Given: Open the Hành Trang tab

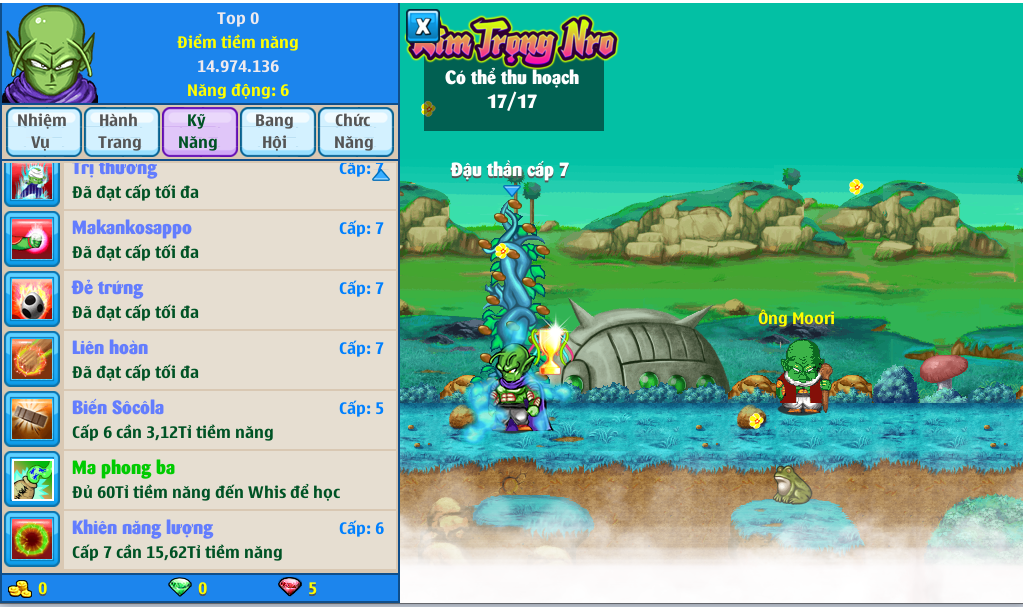Looking at the screenshot, I should pyautogui.click(x=120, y=131).
